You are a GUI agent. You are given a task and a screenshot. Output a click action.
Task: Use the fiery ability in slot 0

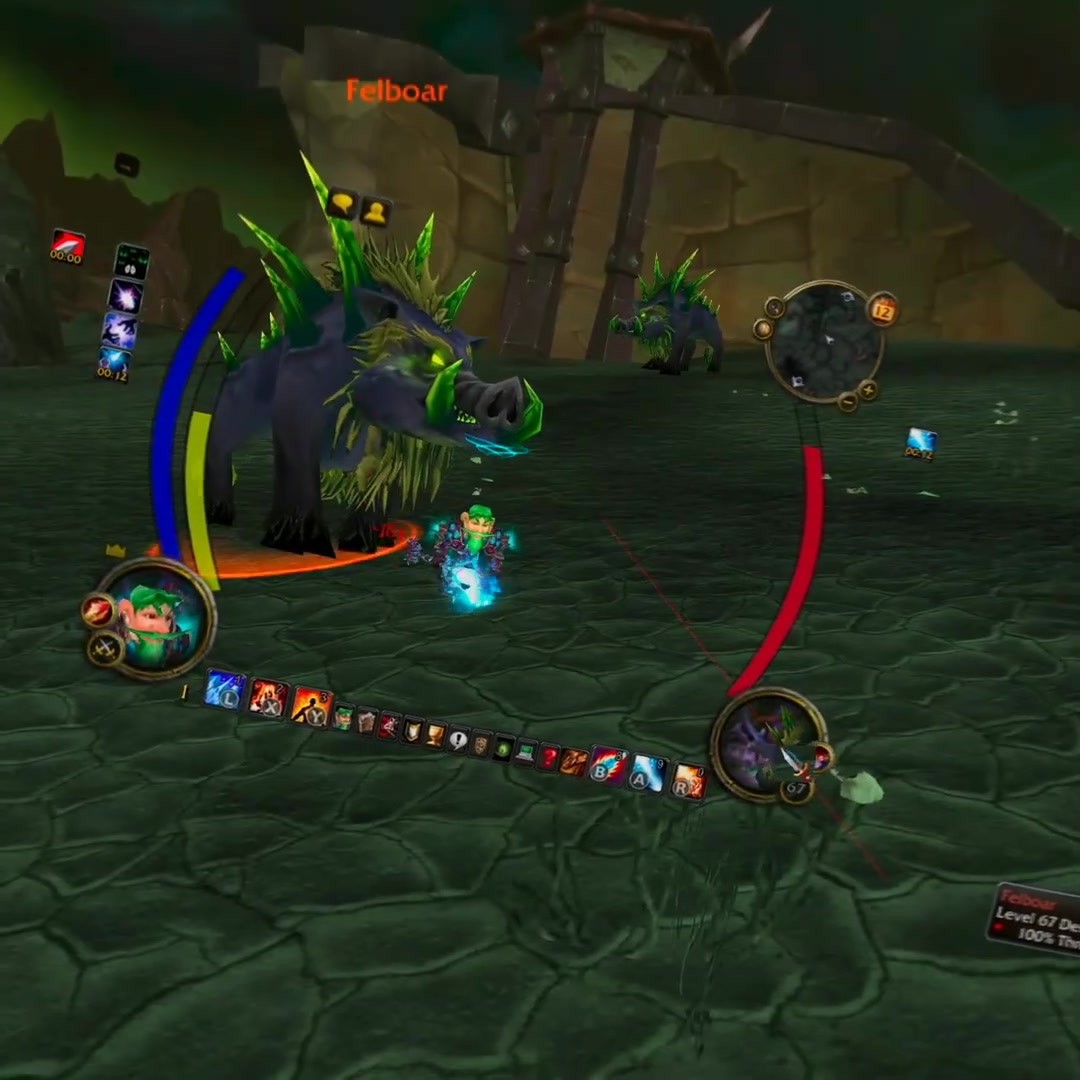tap(687, 779)
